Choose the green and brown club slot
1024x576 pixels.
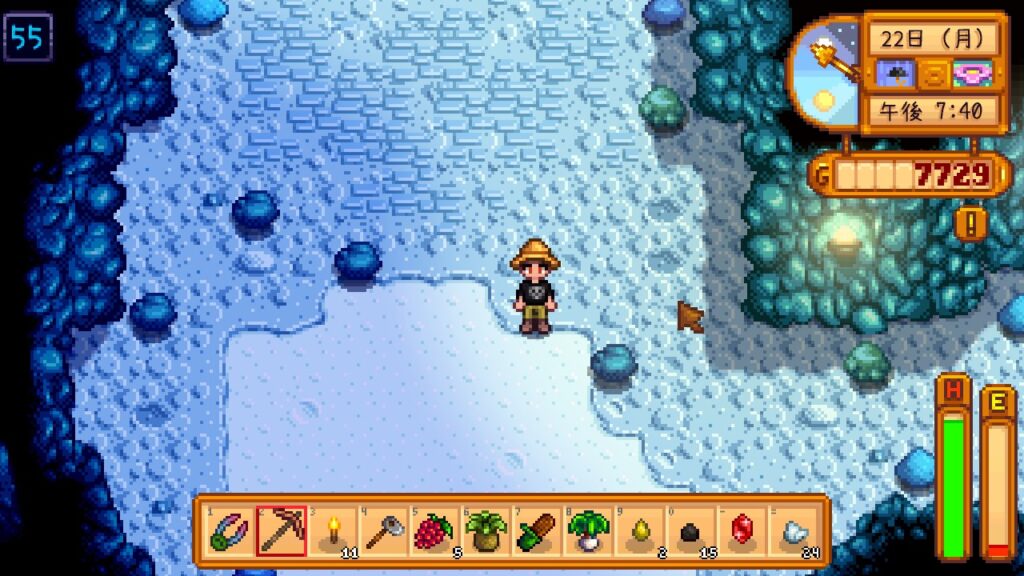(x=537, y=531)
